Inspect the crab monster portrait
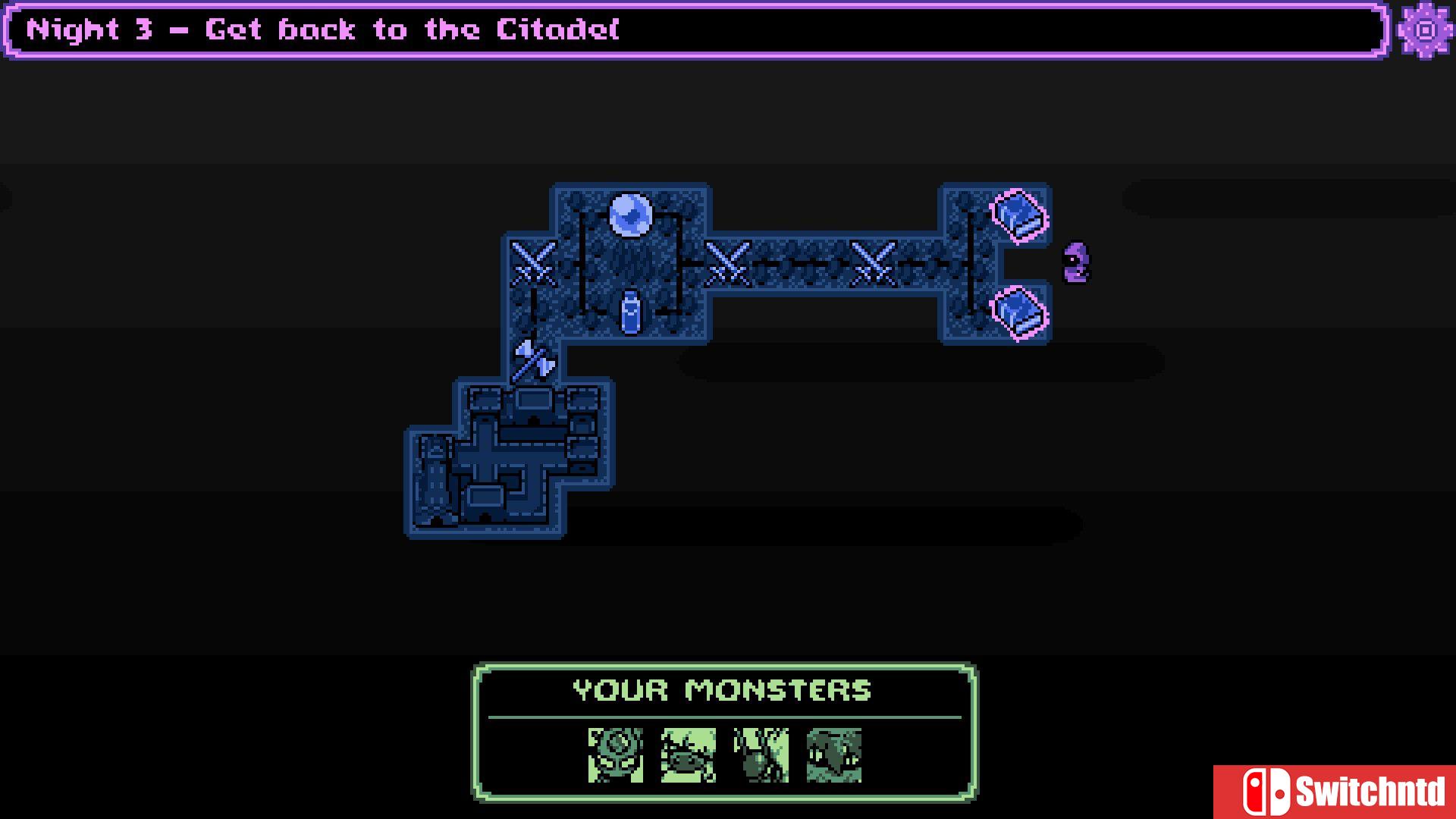Image resolution: width=1456 pixels, height=819 pixels. tap(689, 755)
